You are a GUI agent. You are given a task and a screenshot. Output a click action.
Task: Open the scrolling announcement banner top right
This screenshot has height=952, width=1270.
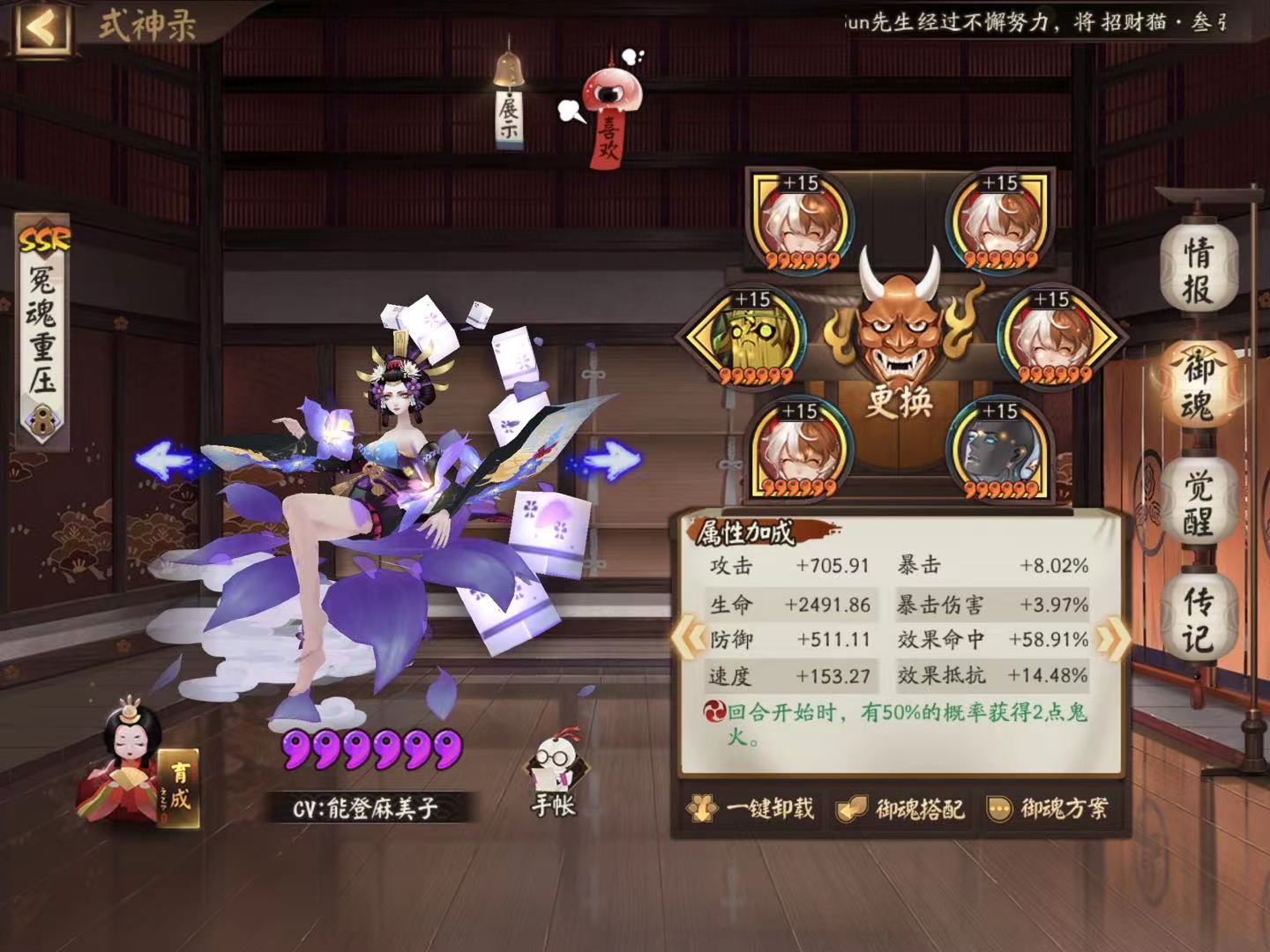point(1041,22)
